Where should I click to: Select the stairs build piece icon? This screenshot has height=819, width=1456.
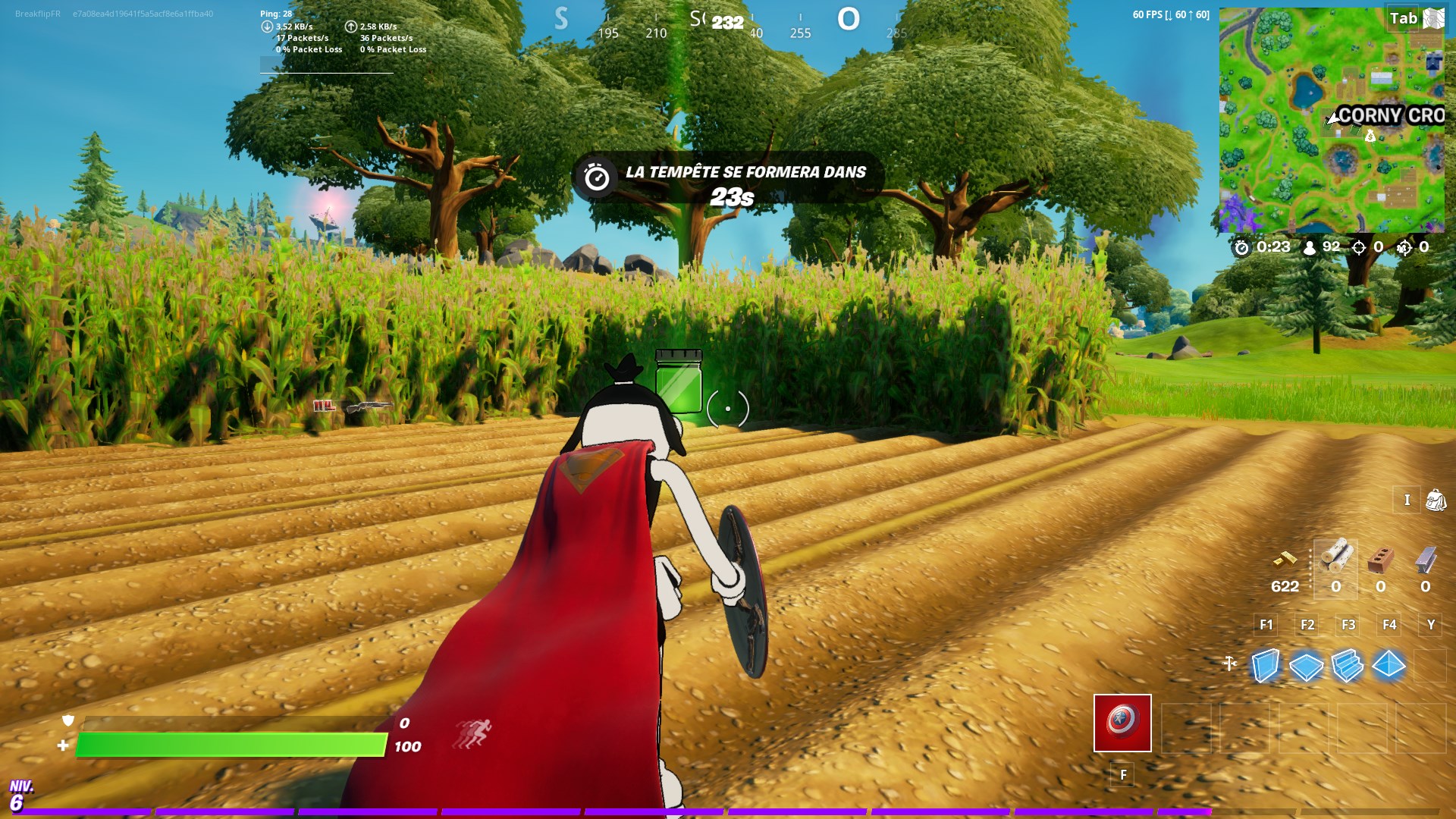click(1347, 665)
